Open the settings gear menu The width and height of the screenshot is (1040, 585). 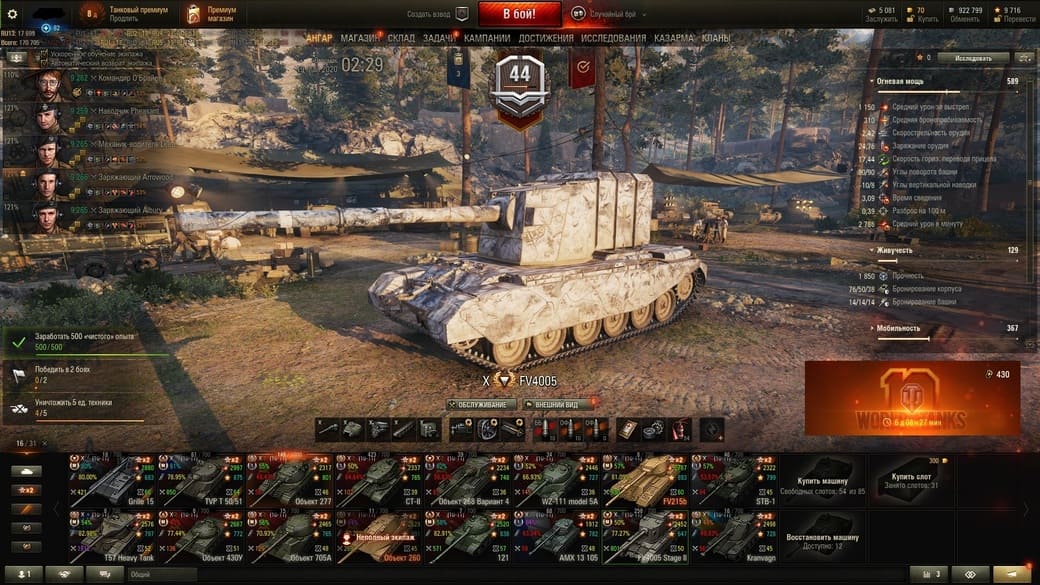pyautogui.click(x=13, y=14)
